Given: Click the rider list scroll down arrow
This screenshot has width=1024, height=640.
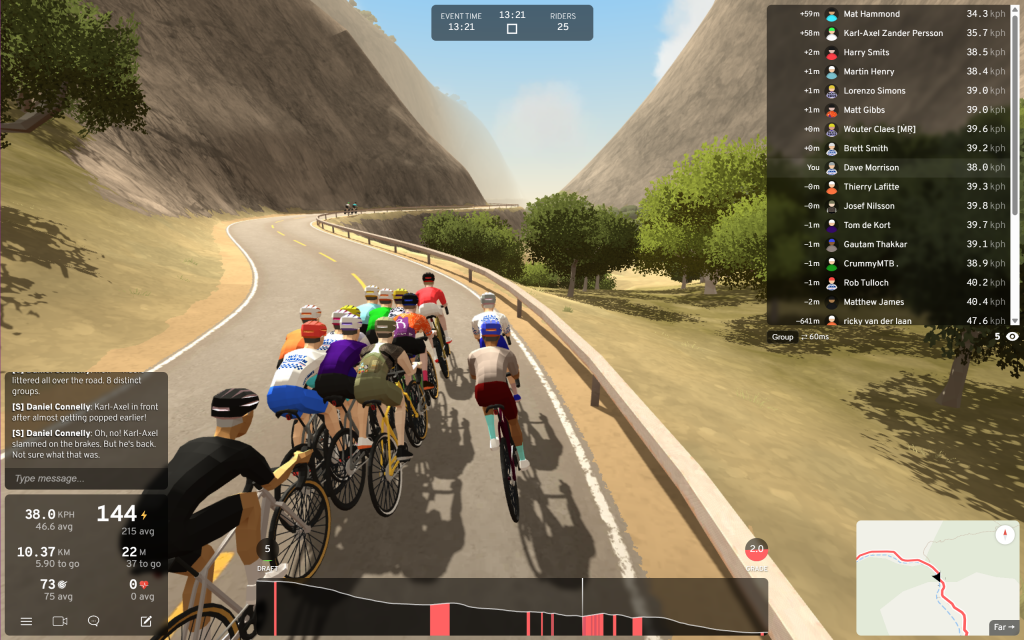Looking at the screenshot, I should point(1016,320).
